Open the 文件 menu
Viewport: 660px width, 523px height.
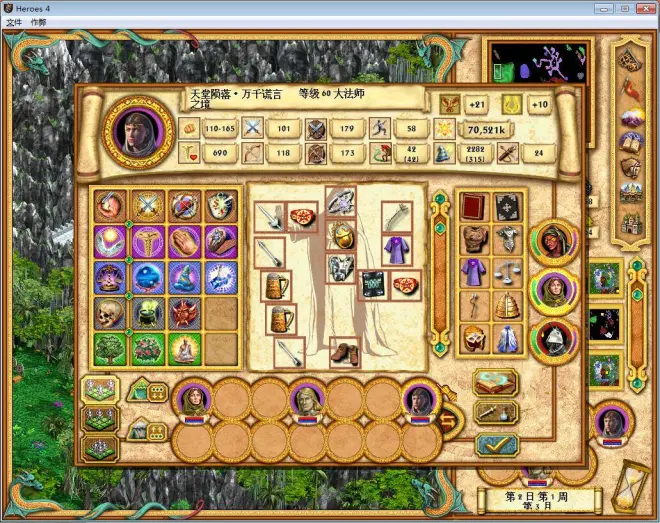pos(14,22)
